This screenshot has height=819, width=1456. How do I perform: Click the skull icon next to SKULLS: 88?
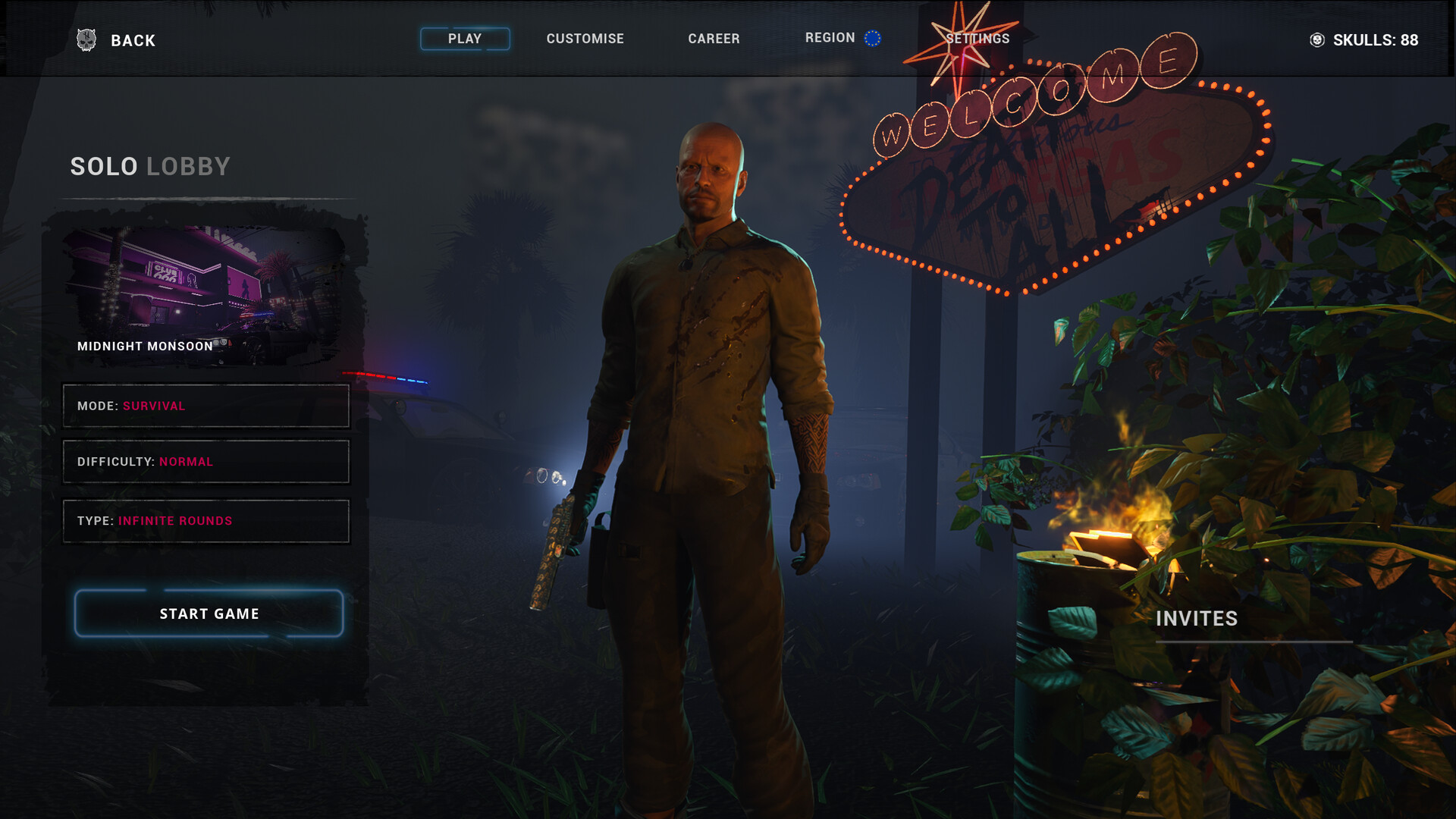point(1316,41)
